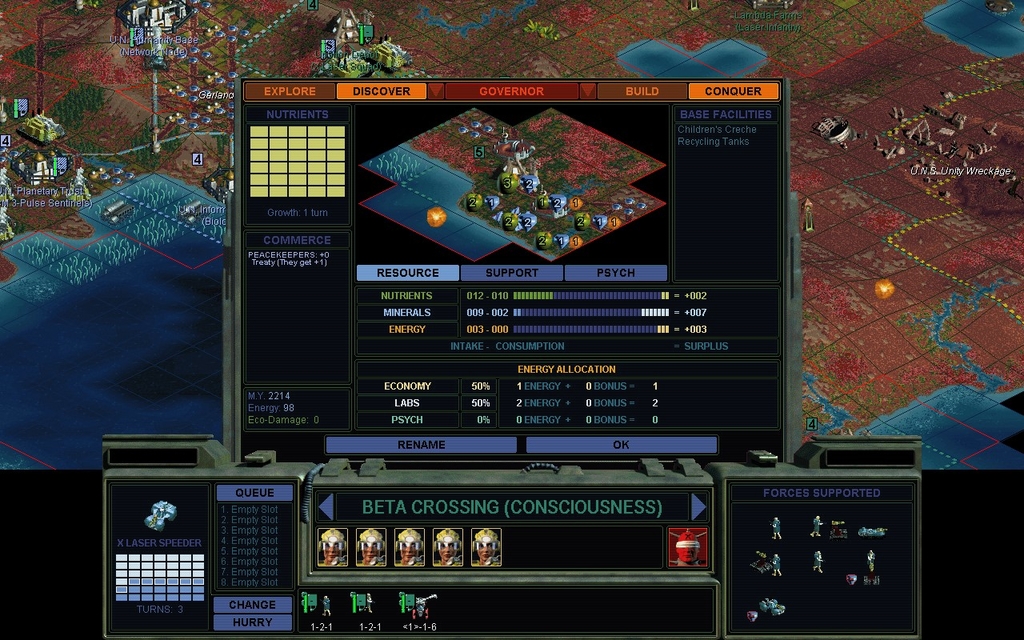
Task: Toggle the Conquer governor priority
Action: click(733, 91)
